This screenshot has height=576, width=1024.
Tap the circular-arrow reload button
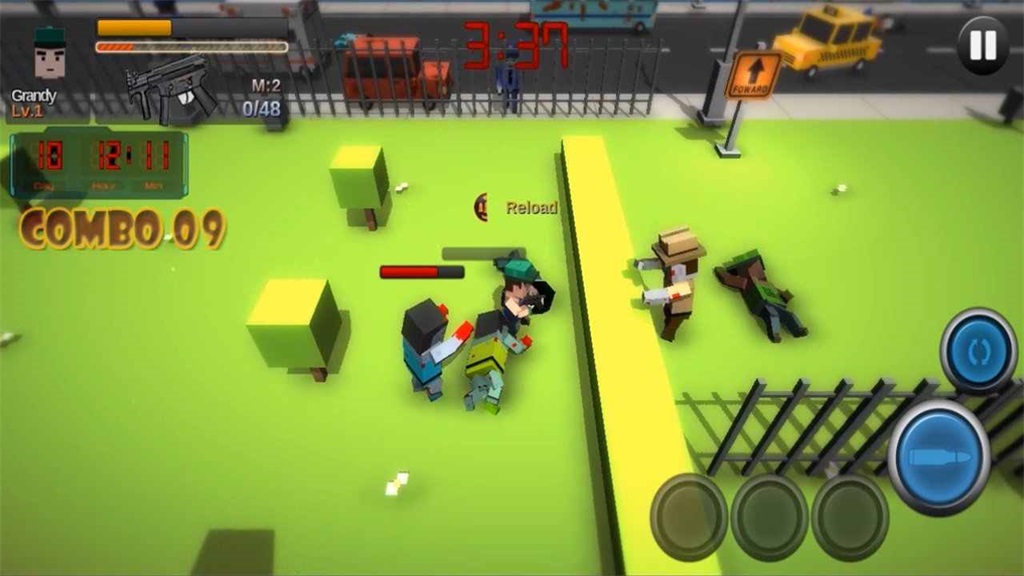pyautogui.click(x=979, y=351)
